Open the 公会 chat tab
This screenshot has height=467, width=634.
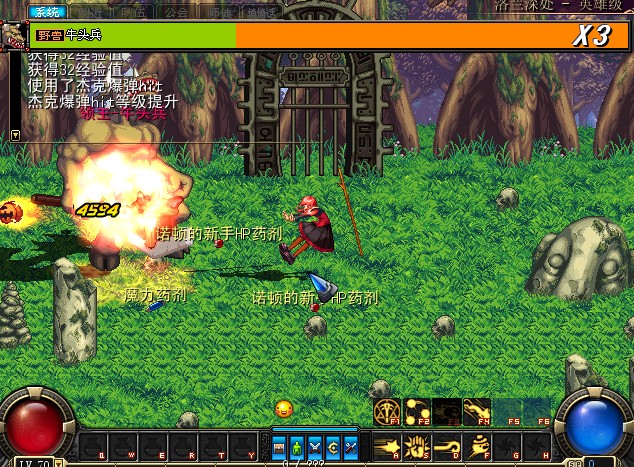[x=177, y=12]
